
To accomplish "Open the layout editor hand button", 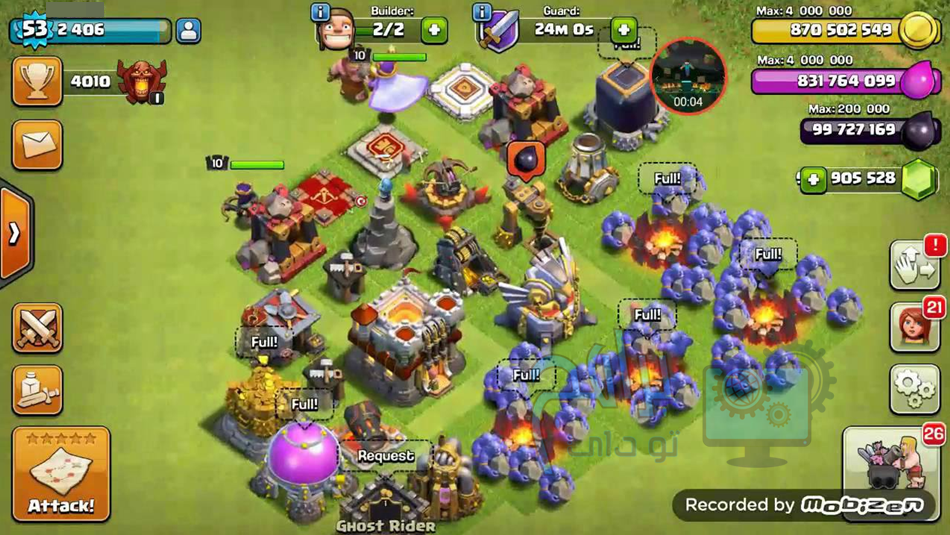I will pyautogui.click(x=914, y=266).
